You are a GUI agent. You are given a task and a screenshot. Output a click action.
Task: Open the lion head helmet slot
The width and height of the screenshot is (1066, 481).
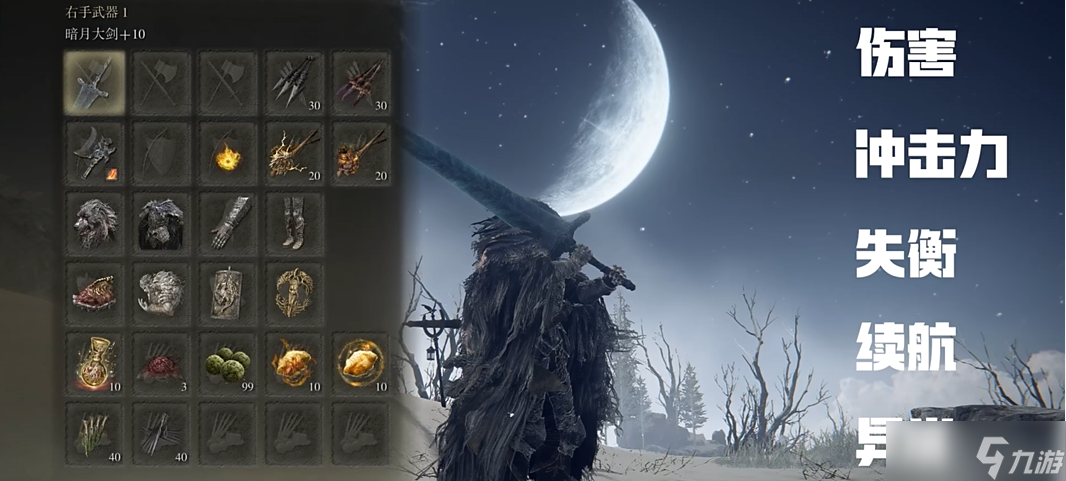[94, 222]
